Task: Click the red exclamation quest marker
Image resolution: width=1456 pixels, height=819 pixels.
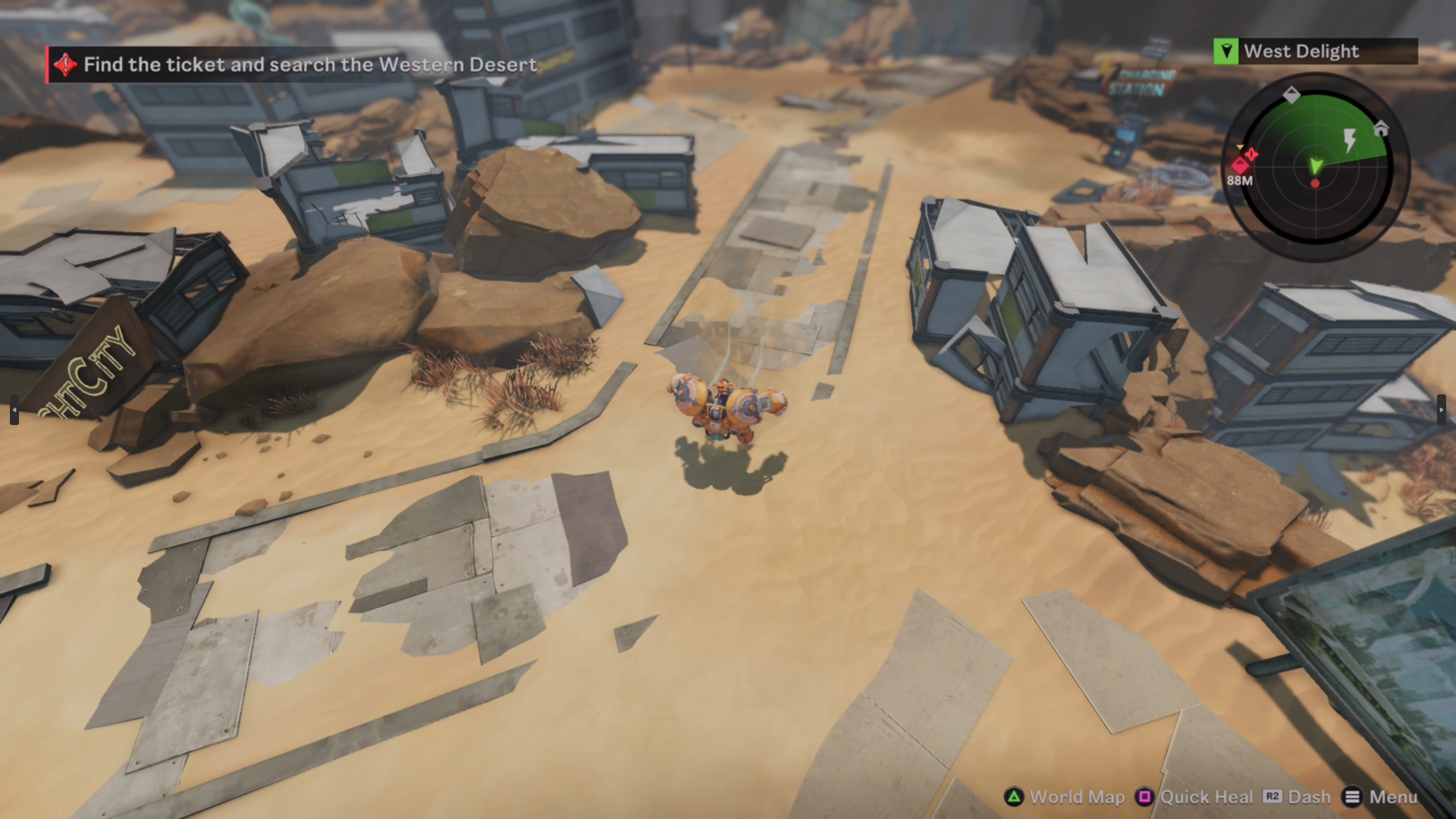Action: tap(1251, 154)
